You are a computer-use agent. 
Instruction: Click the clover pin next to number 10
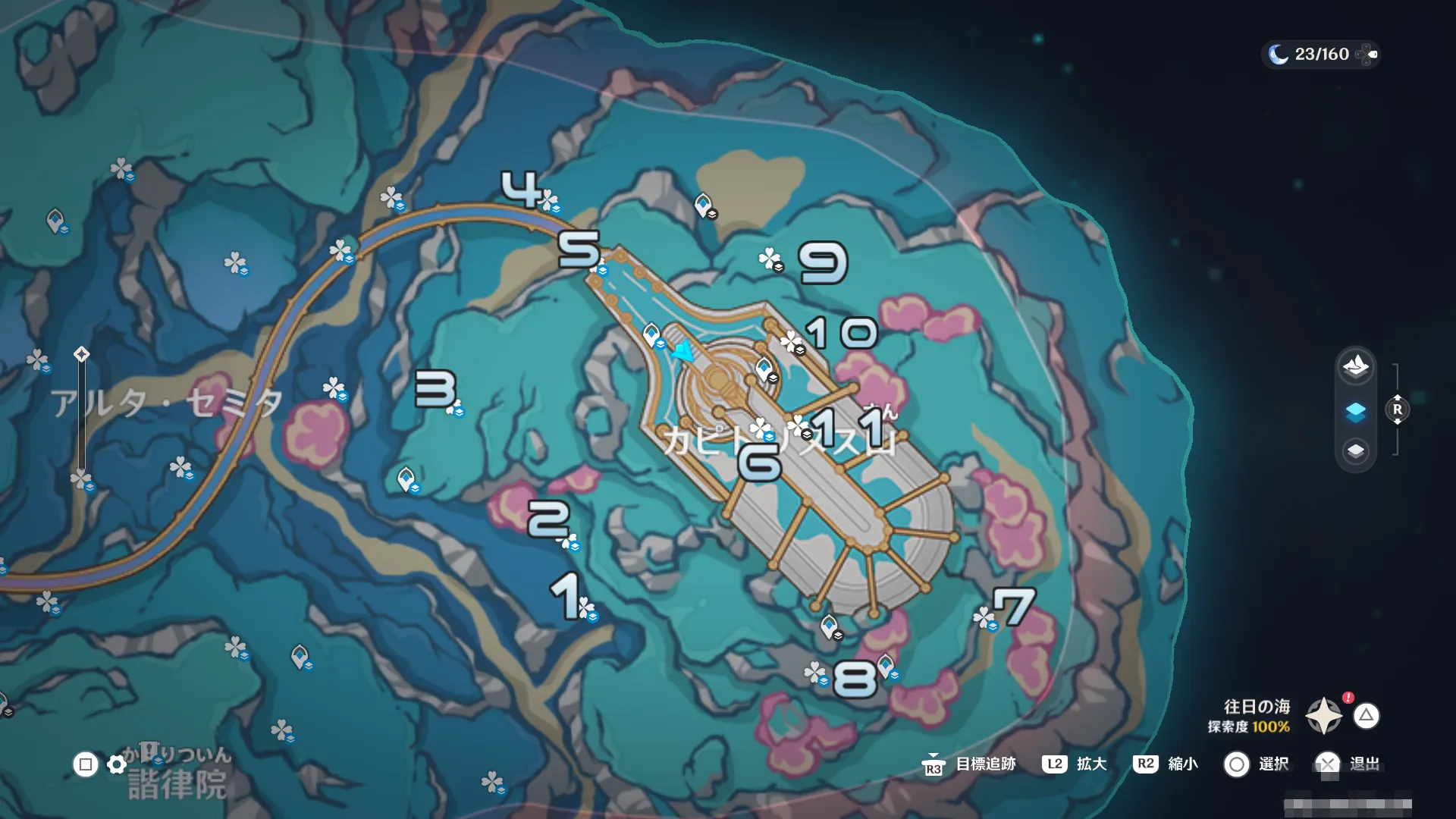point(792,341)
